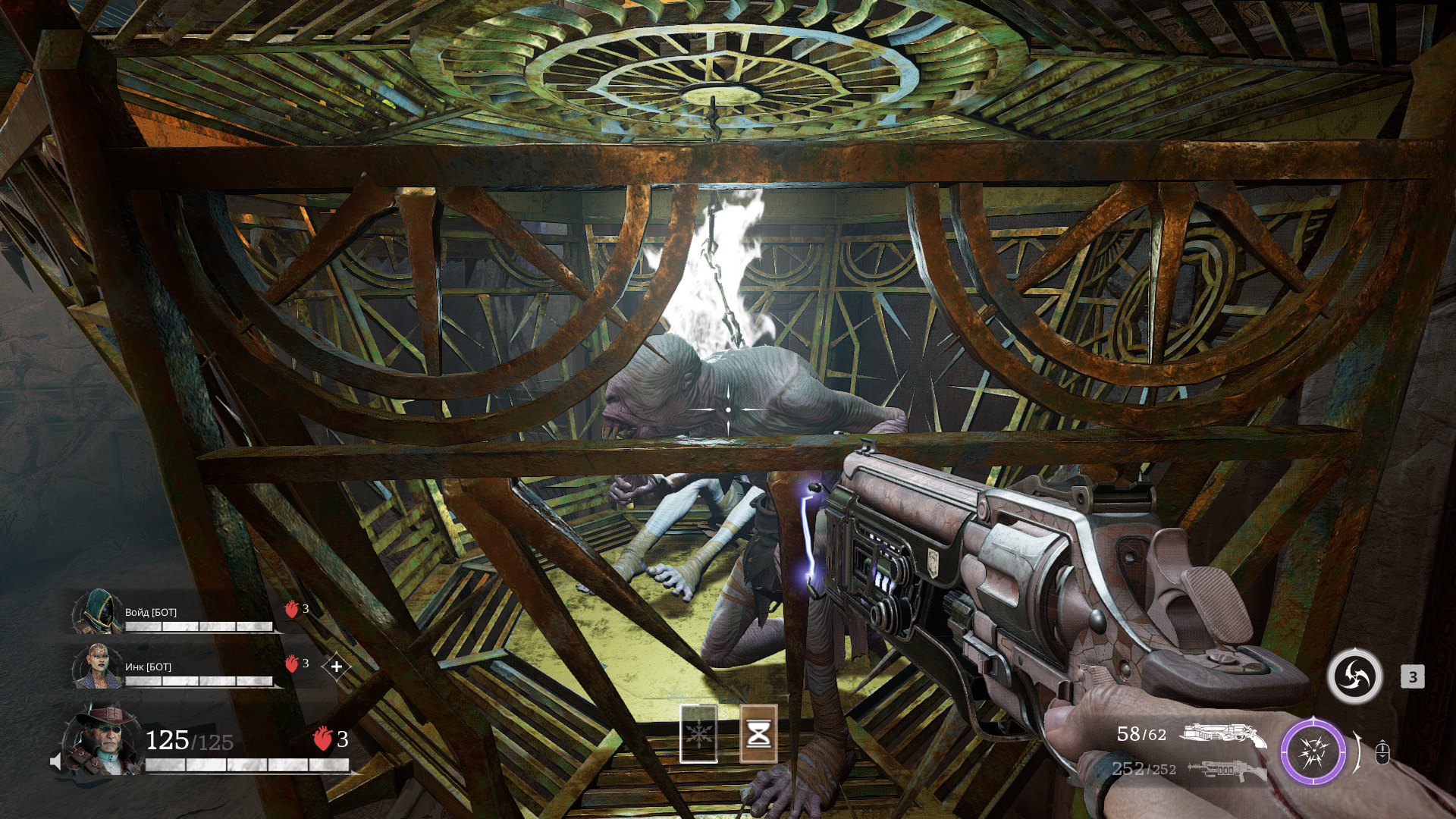Switch to the secondary rifle weapon icon
The height and width of the screenshot is (819, 1456).
pos(1226,770)
